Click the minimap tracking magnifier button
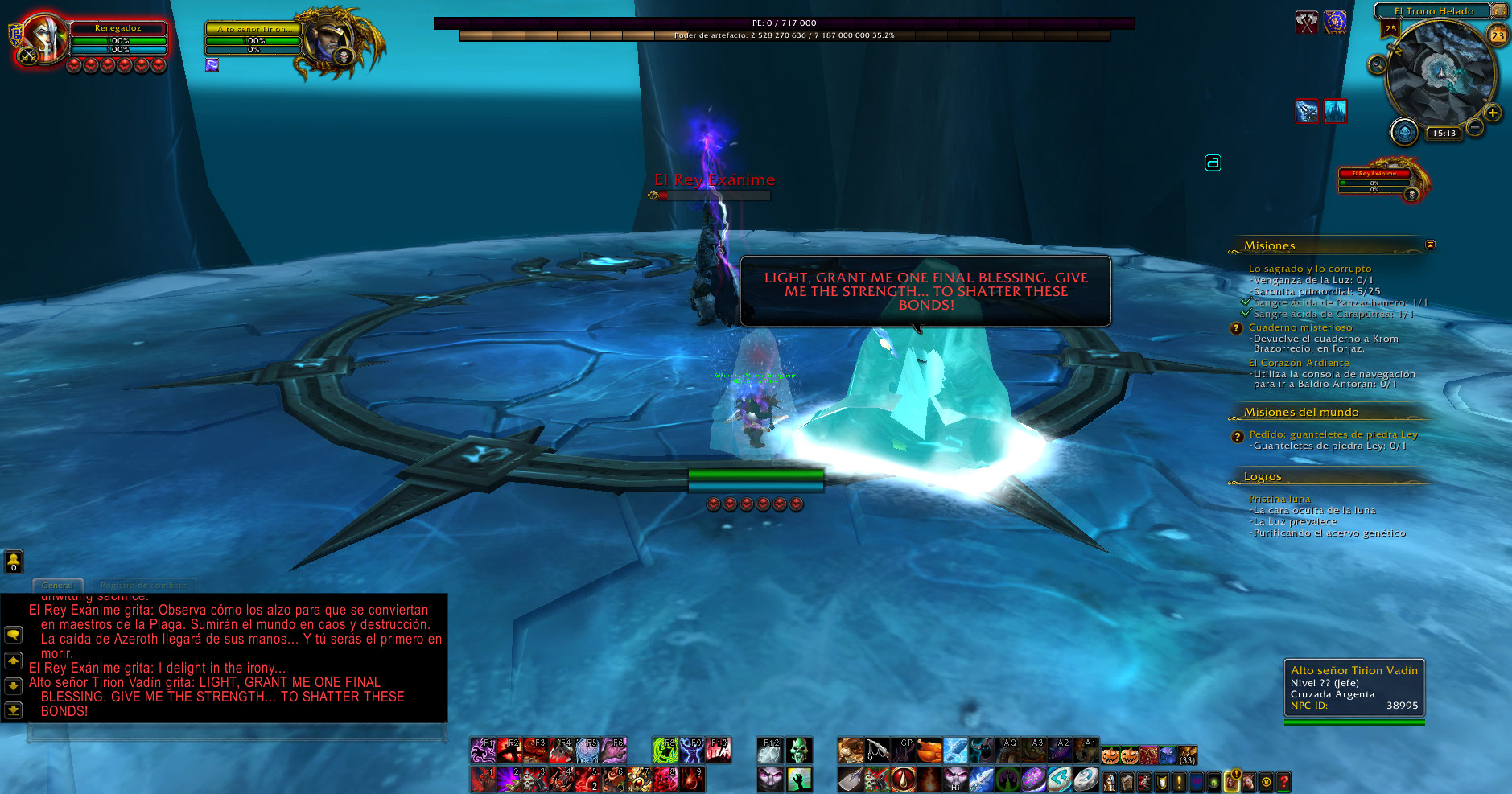Screen dimensions: 1512x794 click(1378, 64)
